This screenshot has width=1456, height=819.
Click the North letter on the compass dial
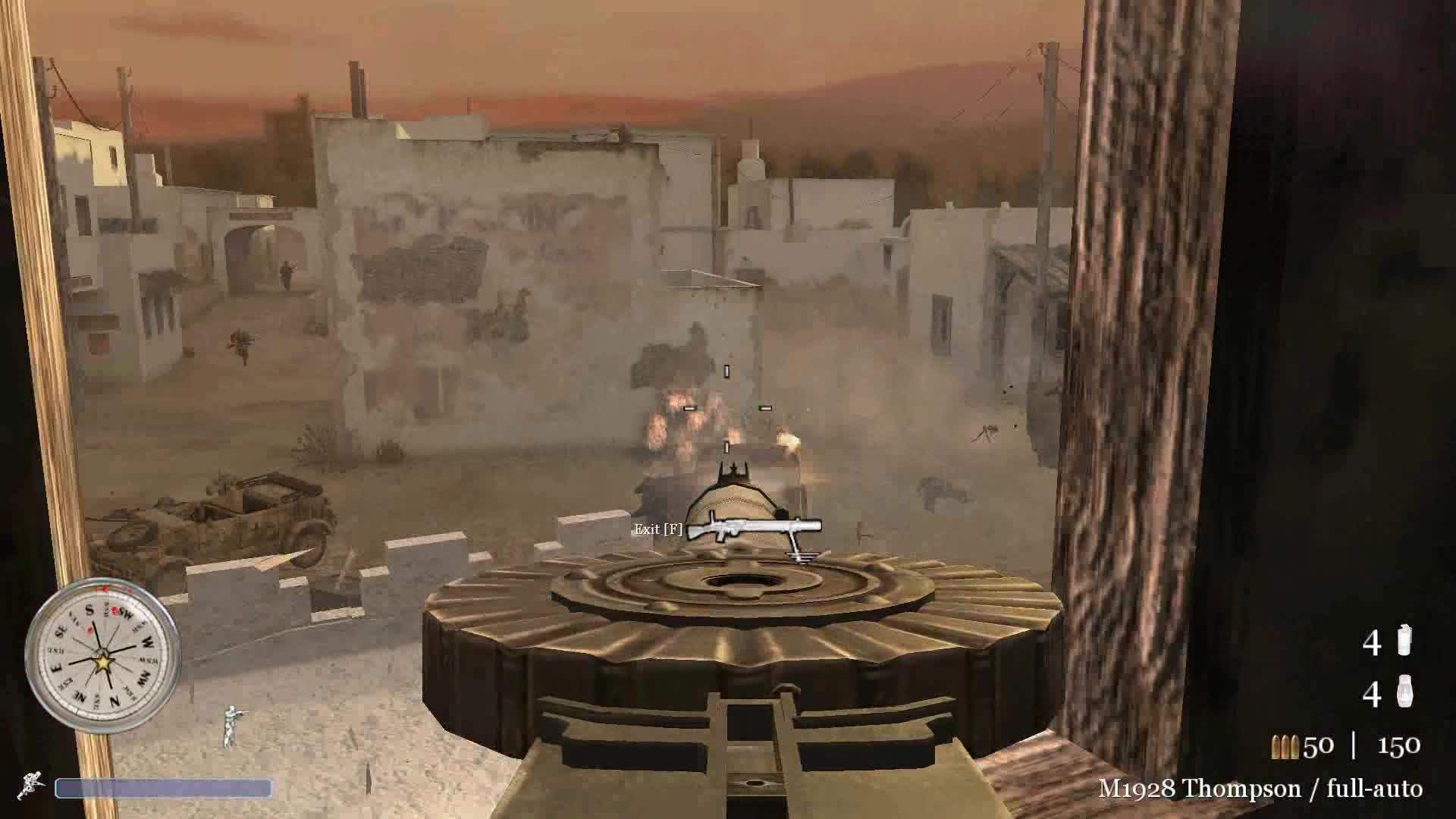(x=115, y=698)
